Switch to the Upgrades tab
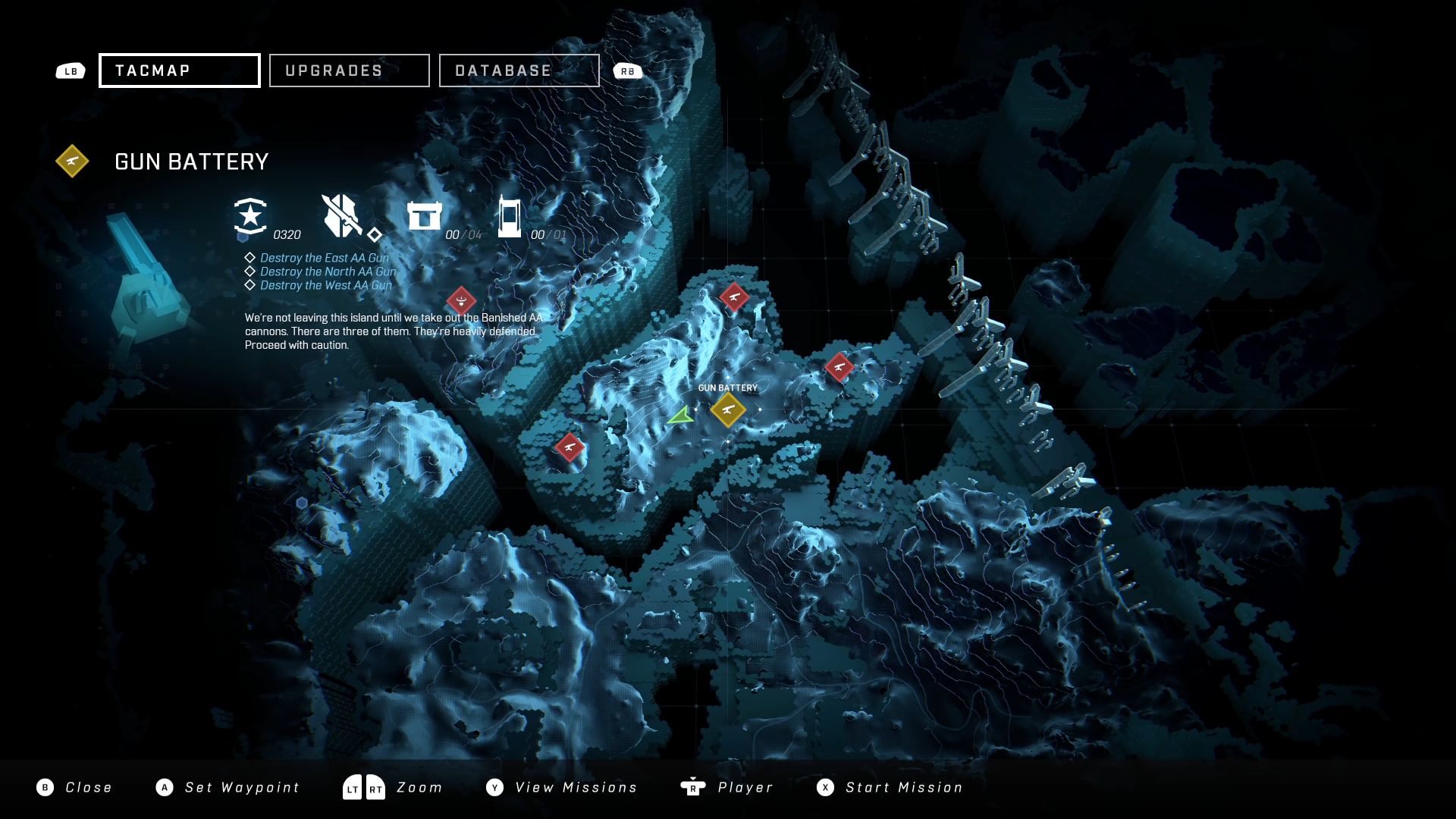Image resolution: width=1456 pixels, height=819 pixels. click(349, 71)
